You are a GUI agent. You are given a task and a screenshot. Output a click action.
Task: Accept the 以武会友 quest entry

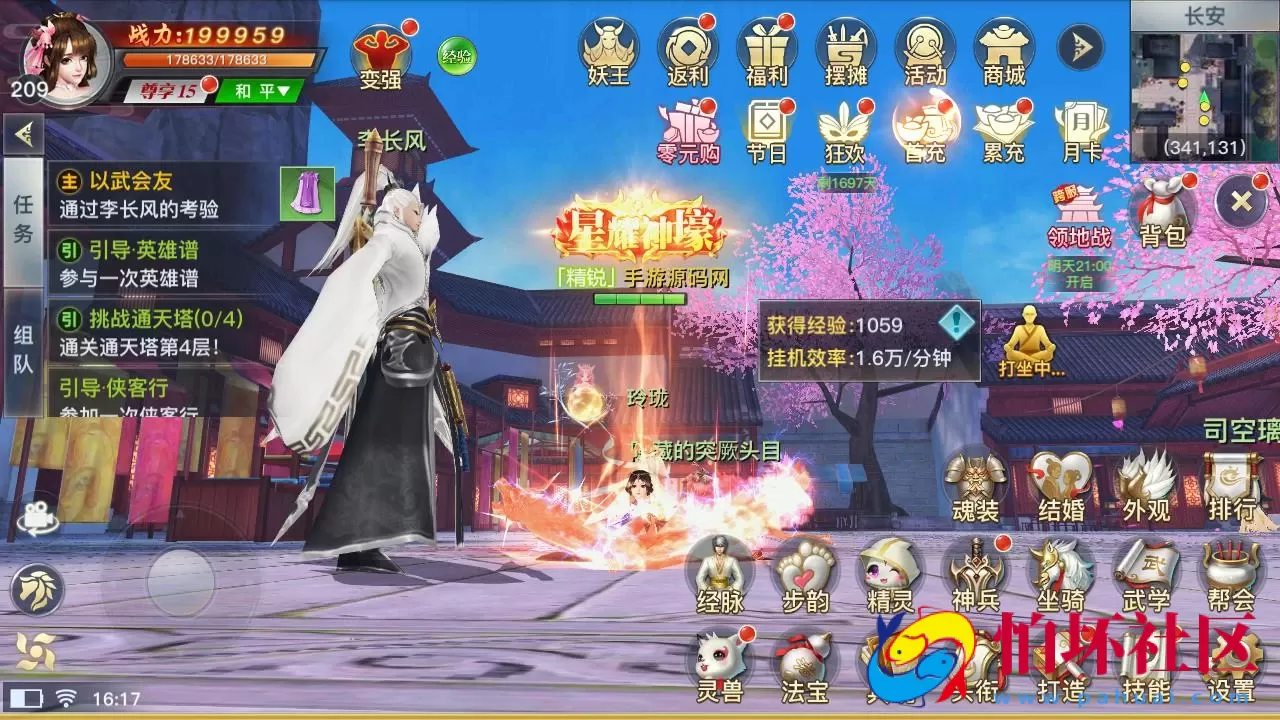tap(130, 183)
